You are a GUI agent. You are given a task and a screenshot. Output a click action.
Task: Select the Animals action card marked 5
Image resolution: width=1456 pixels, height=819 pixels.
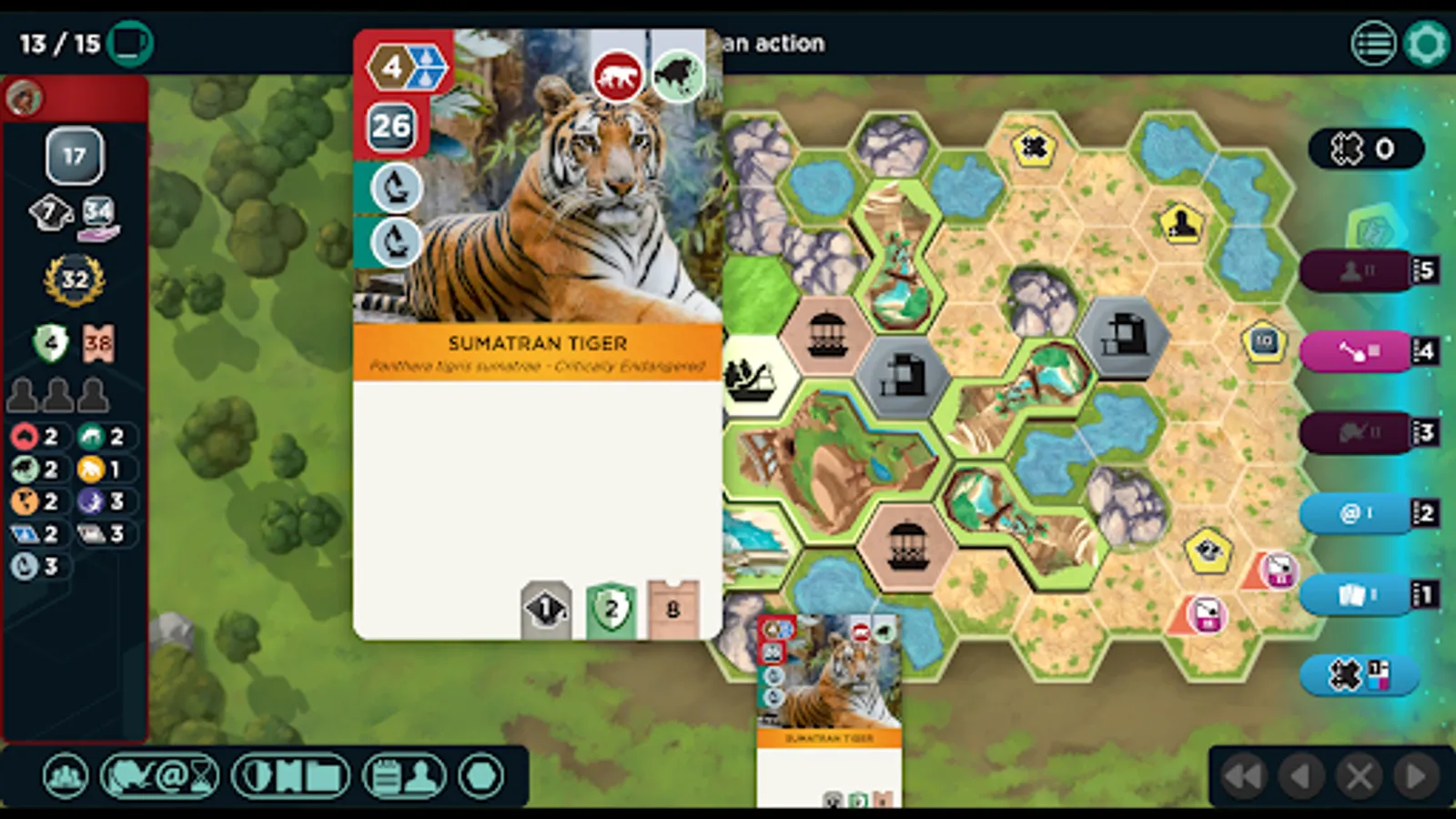point(1356,270)
